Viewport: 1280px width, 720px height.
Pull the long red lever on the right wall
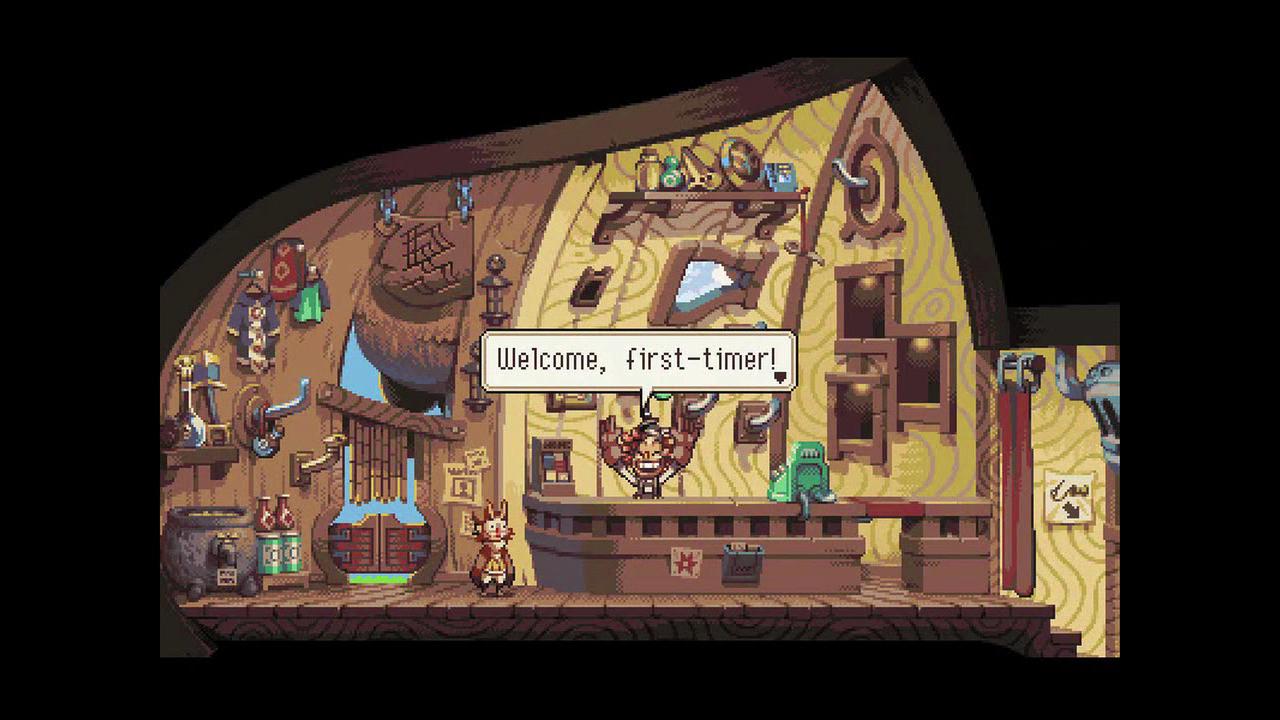pos(1015,470)
